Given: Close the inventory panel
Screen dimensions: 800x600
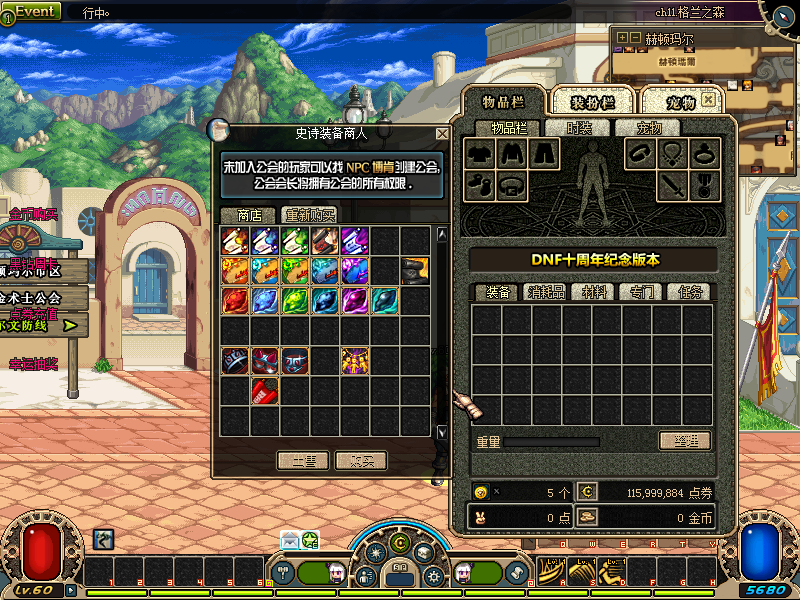Looking at the screenshot, I should click(x=708, y=100).
